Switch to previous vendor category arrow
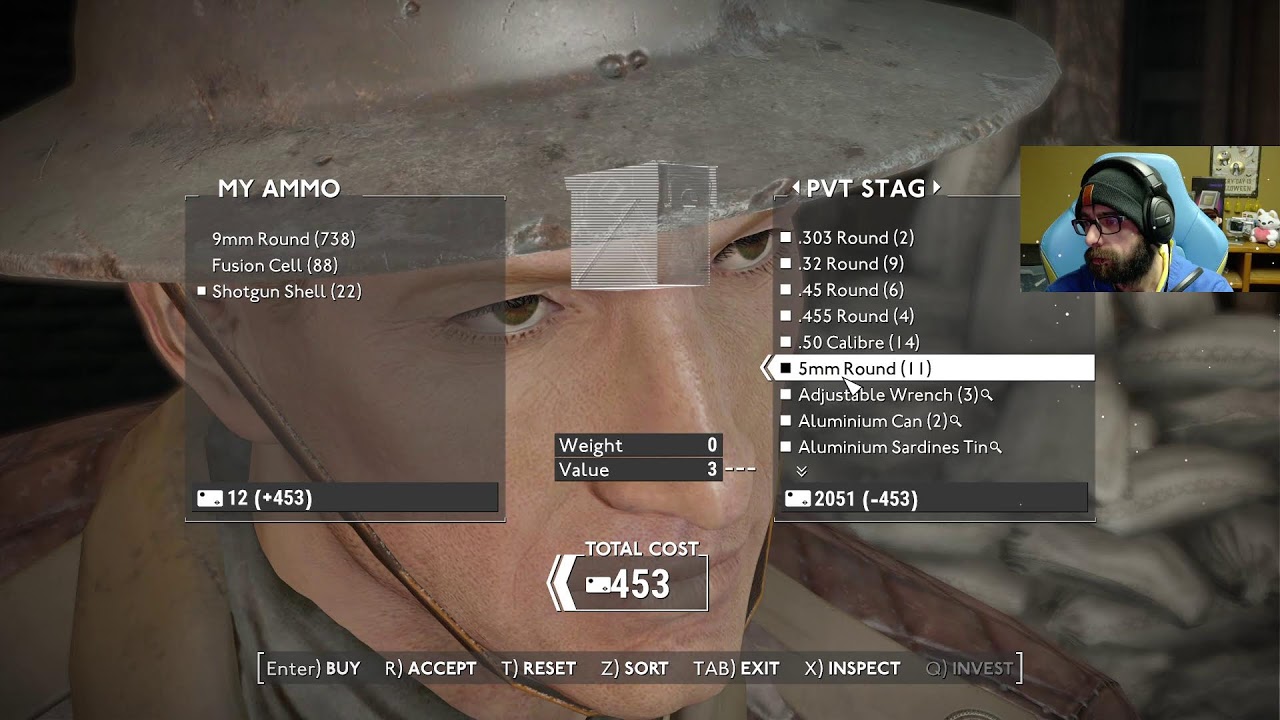The height and width of the screenshot is (720, 1280). (x=796, y=188)
